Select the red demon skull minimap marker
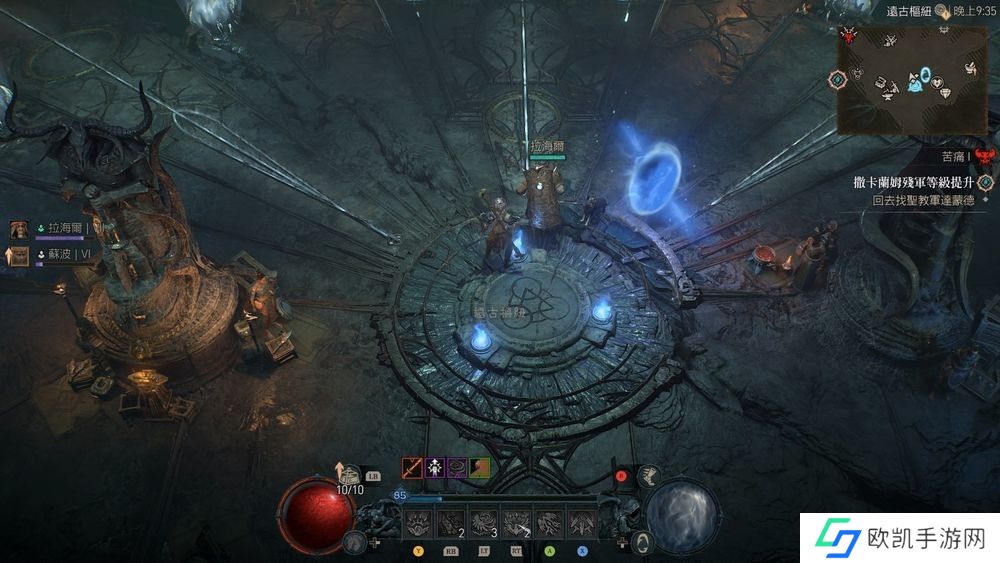This screenshot has height=563, width=1000. click(x=850, y=36)
